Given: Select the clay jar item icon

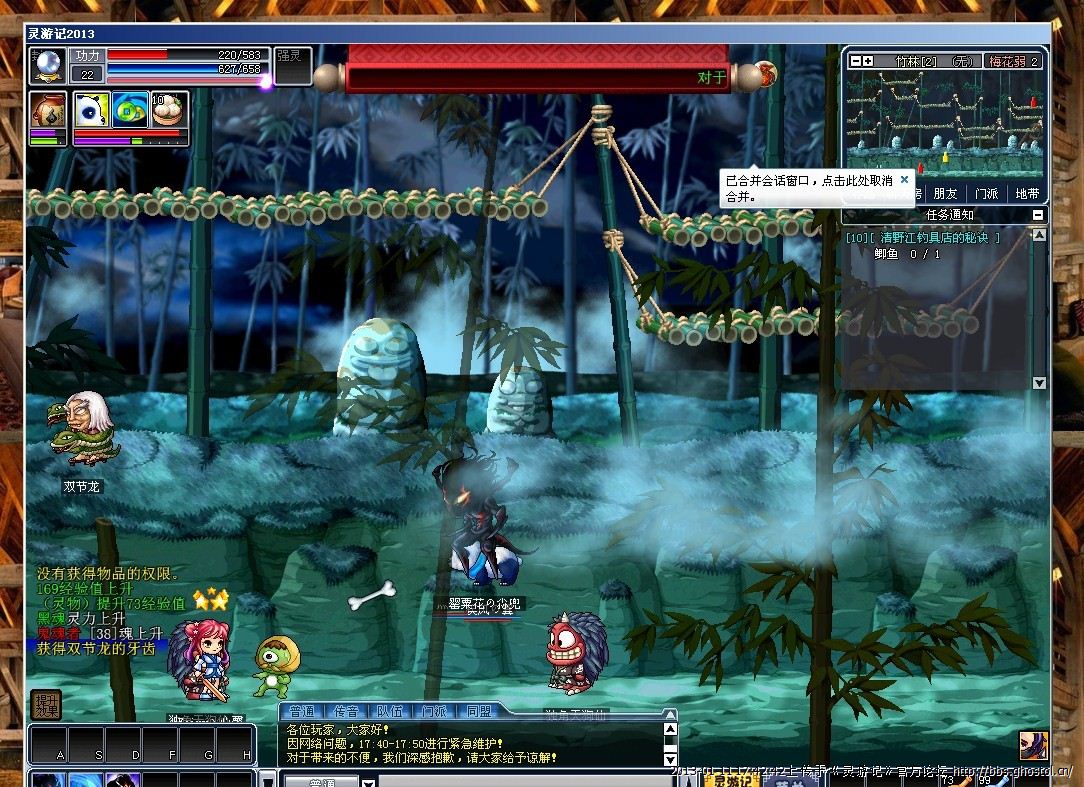Looking at the screenshot, I should (x=47, y=109).
